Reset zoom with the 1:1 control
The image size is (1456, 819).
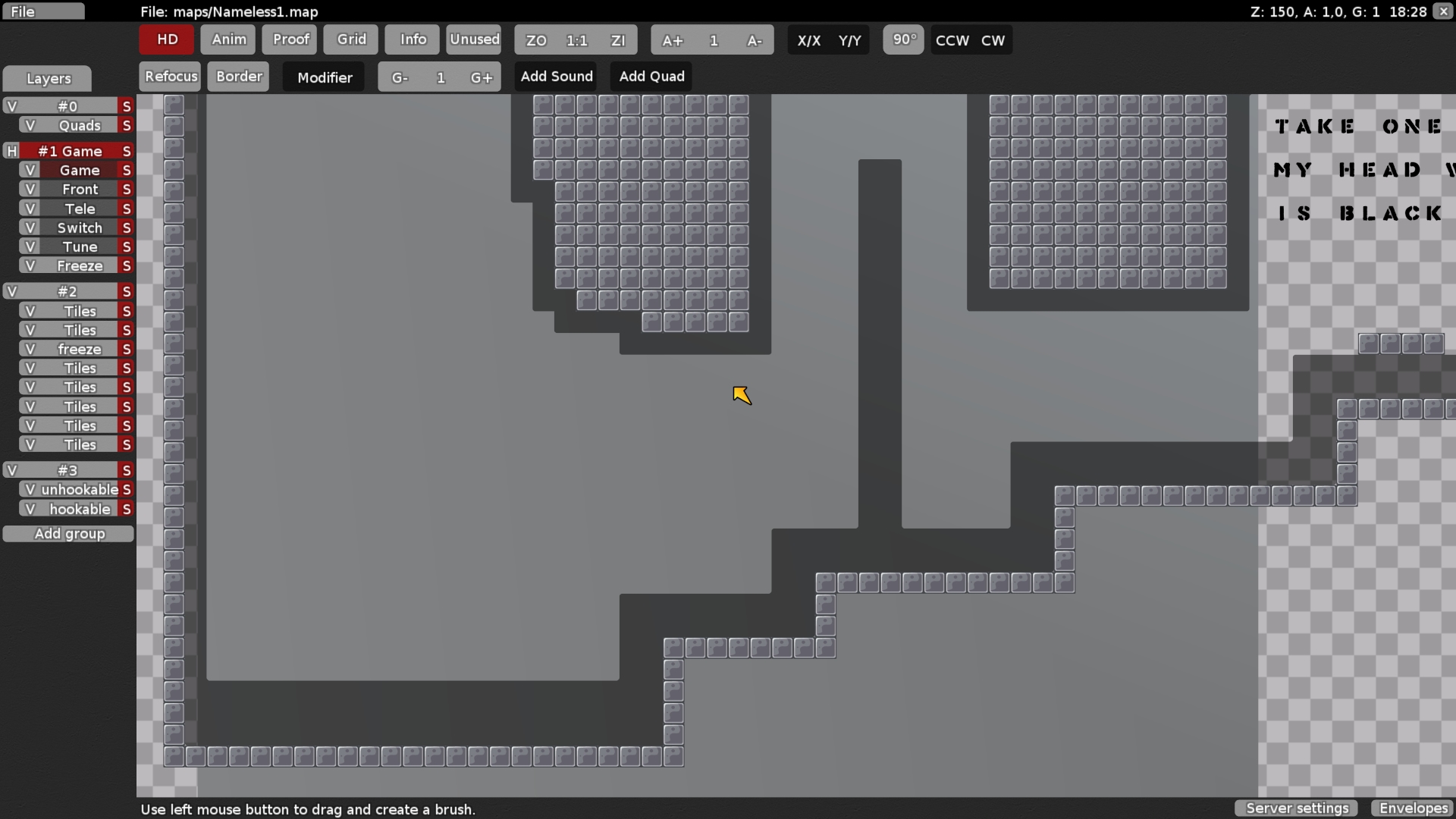coord(577,40)
